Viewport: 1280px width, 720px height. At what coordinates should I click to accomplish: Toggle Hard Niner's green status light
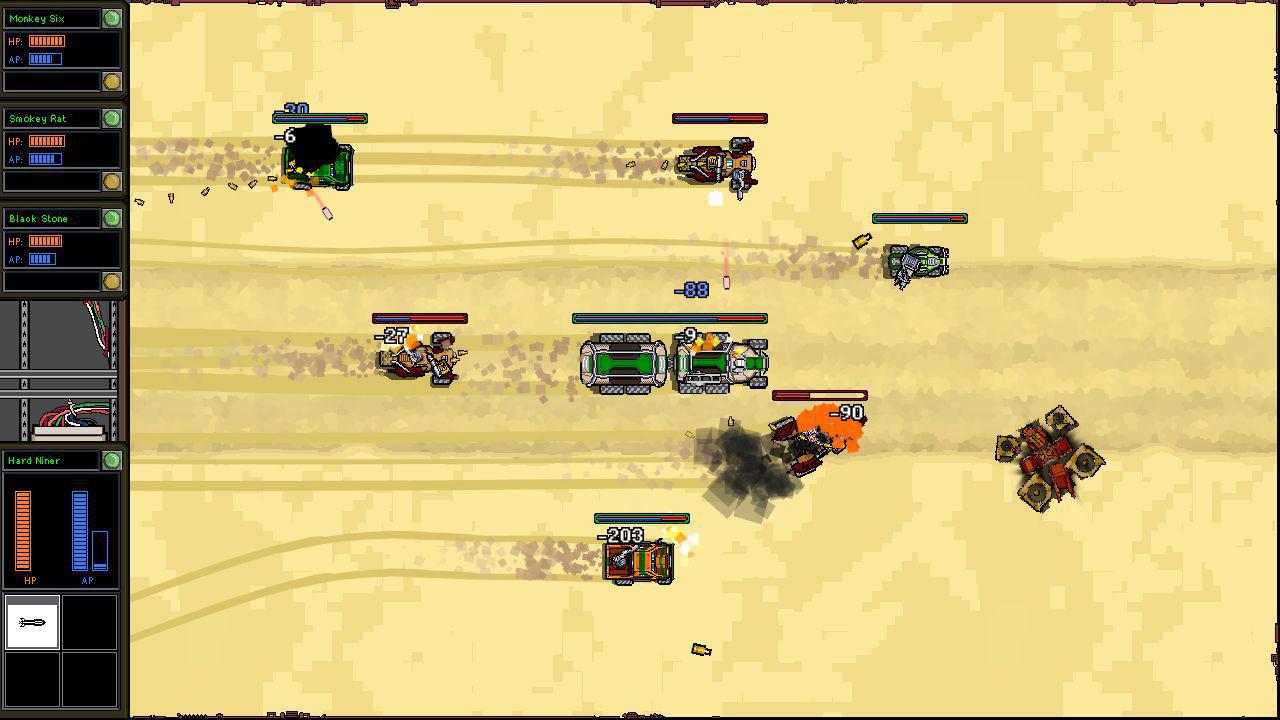(111, 460)
